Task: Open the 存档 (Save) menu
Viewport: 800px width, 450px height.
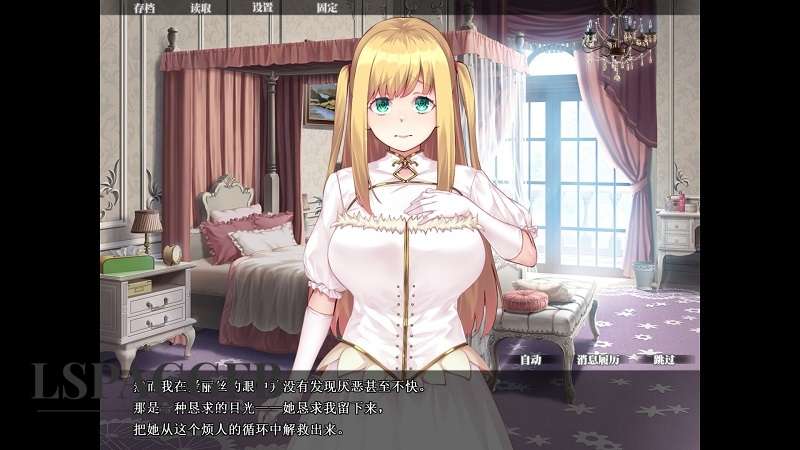Action: 145,7
